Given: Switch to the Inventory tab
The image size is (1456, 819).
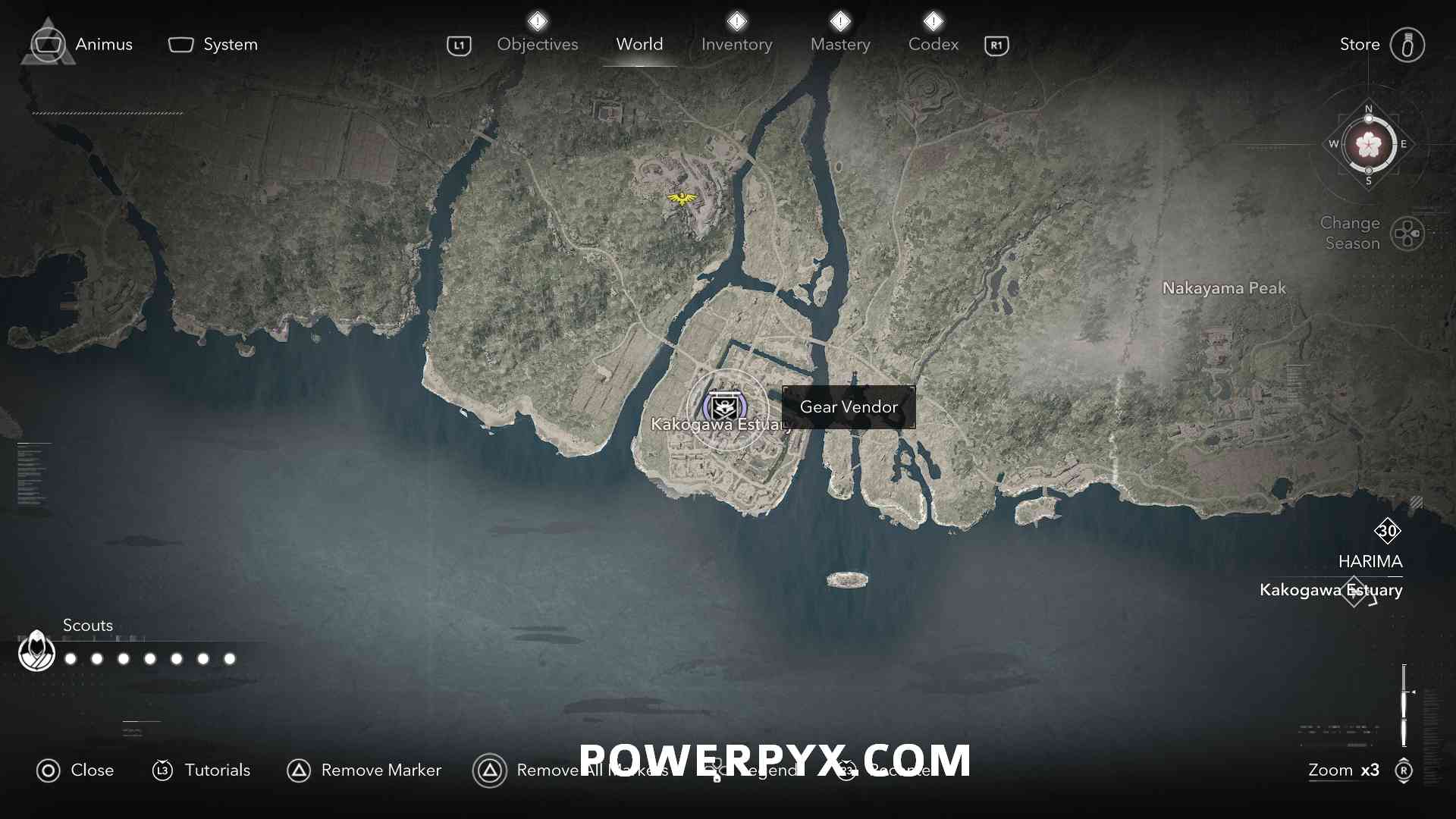Looking at the screenshot, I should pos(736,44).
